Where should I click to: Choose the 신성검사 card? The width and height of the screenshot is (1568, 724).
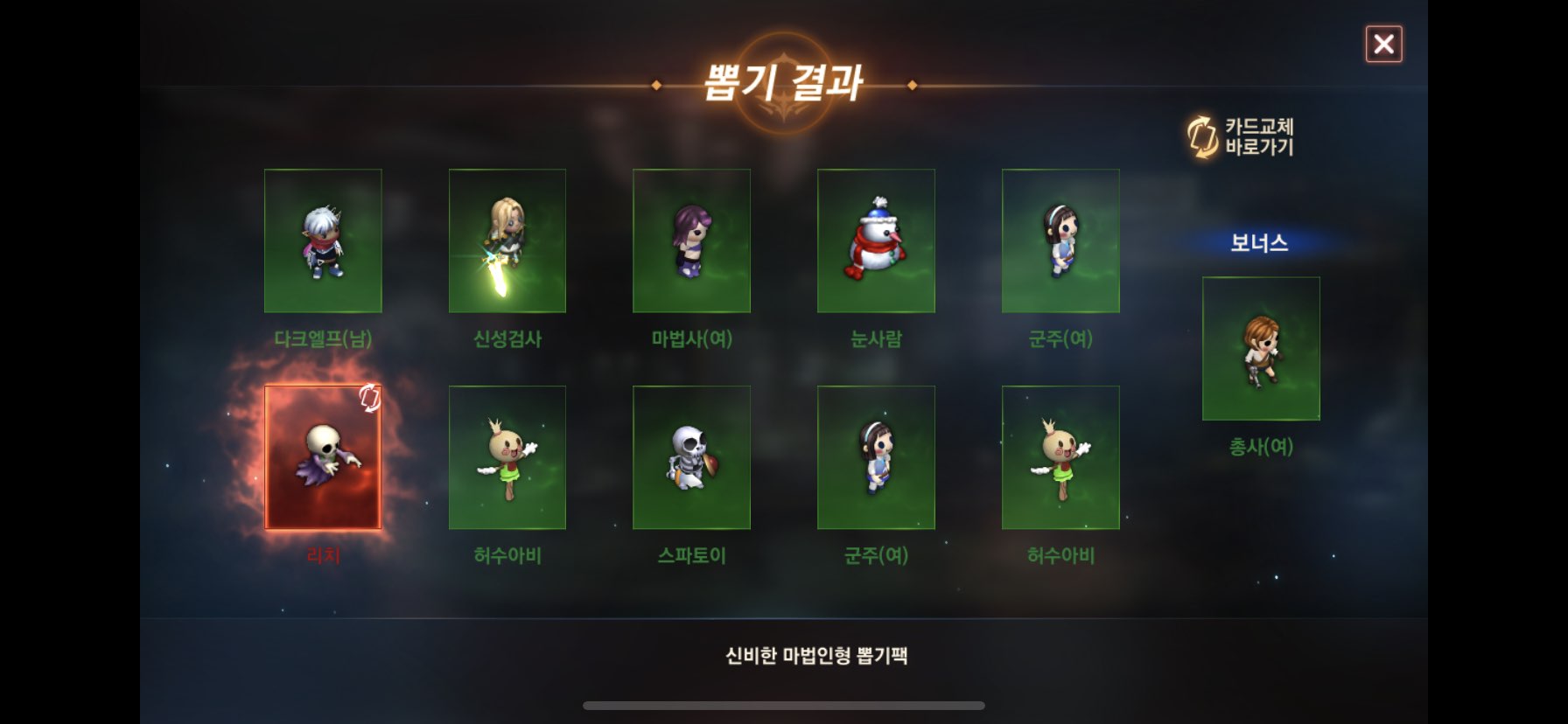[507, 240]
